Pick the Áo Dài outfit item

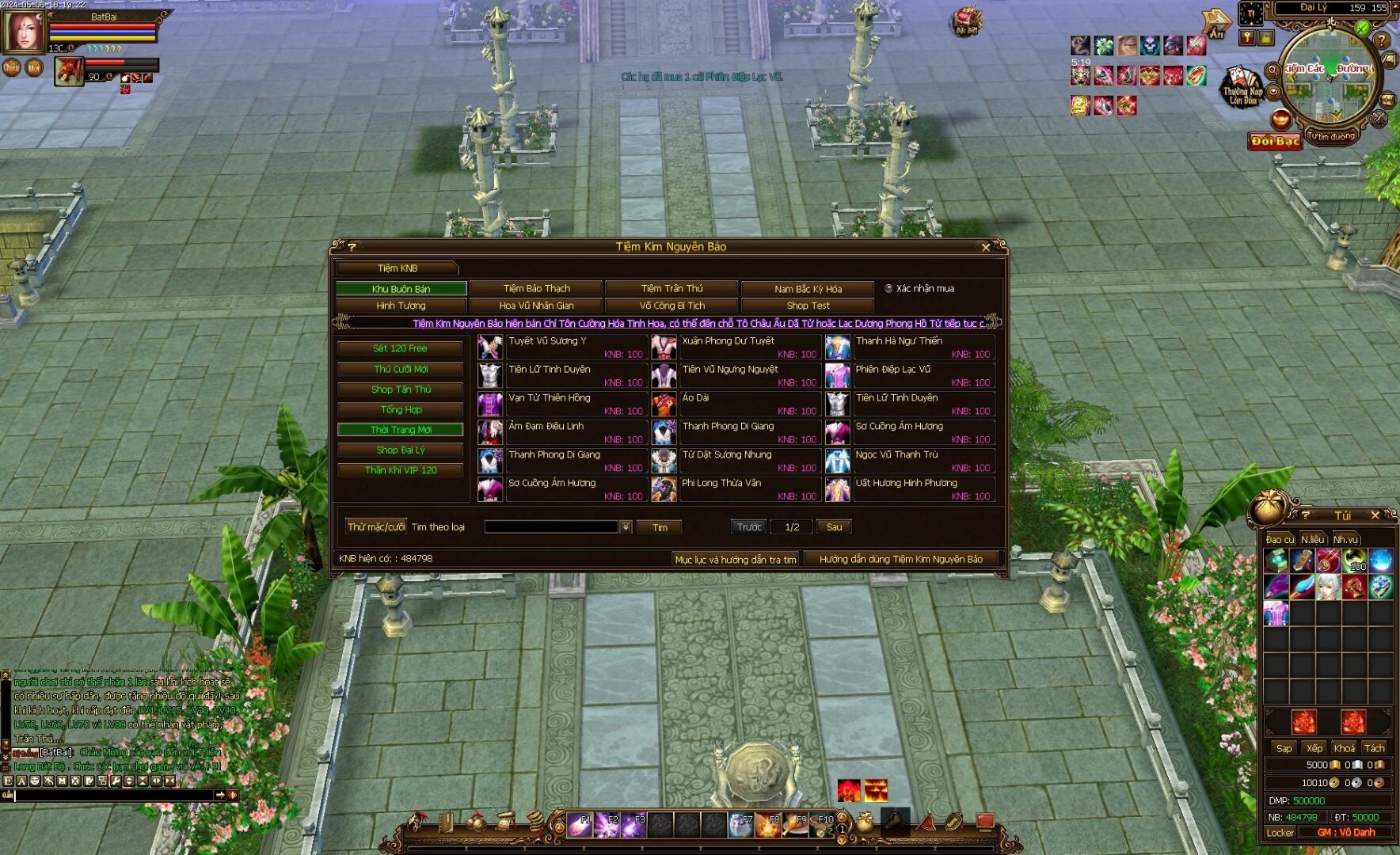(695, 398)
